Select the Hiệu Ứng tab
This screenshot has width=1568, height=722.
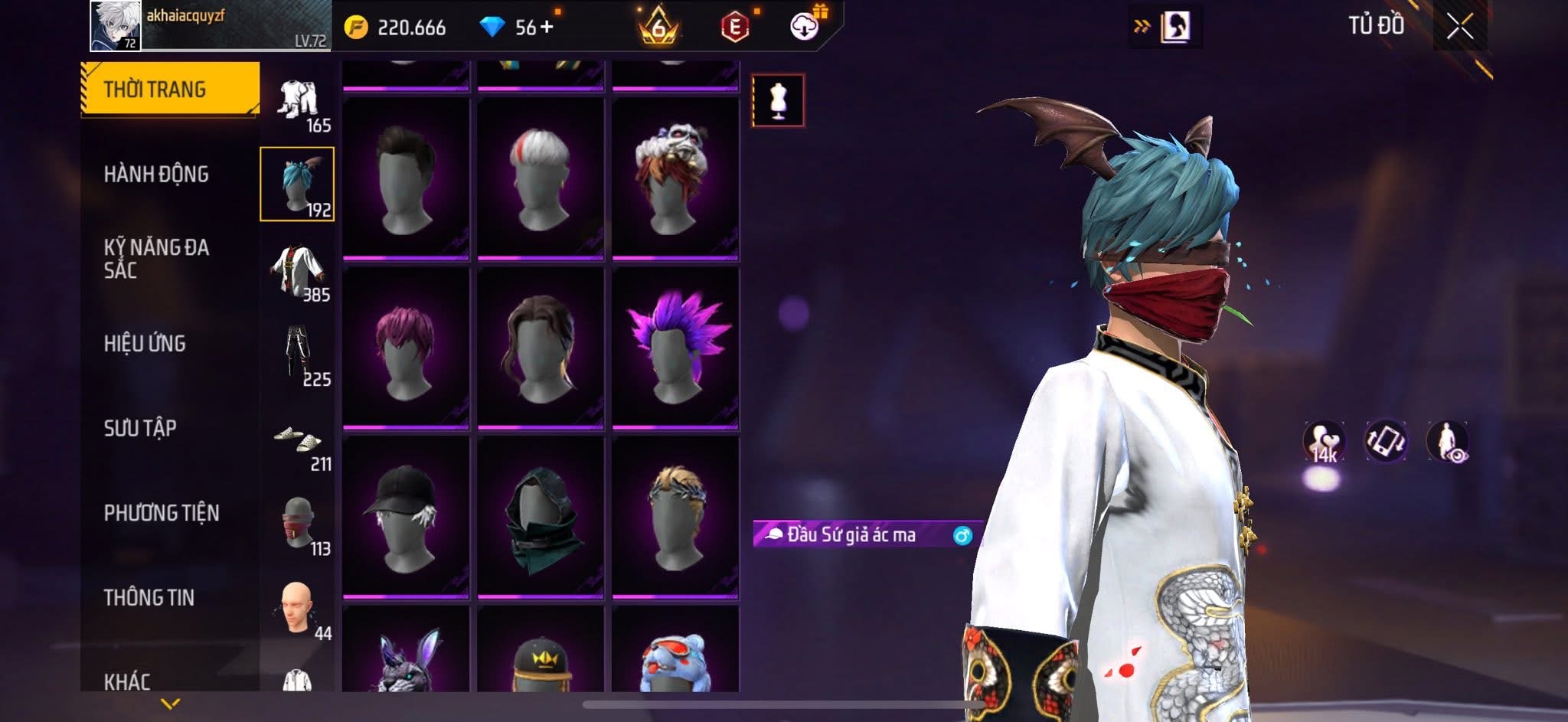pos(145,344)
